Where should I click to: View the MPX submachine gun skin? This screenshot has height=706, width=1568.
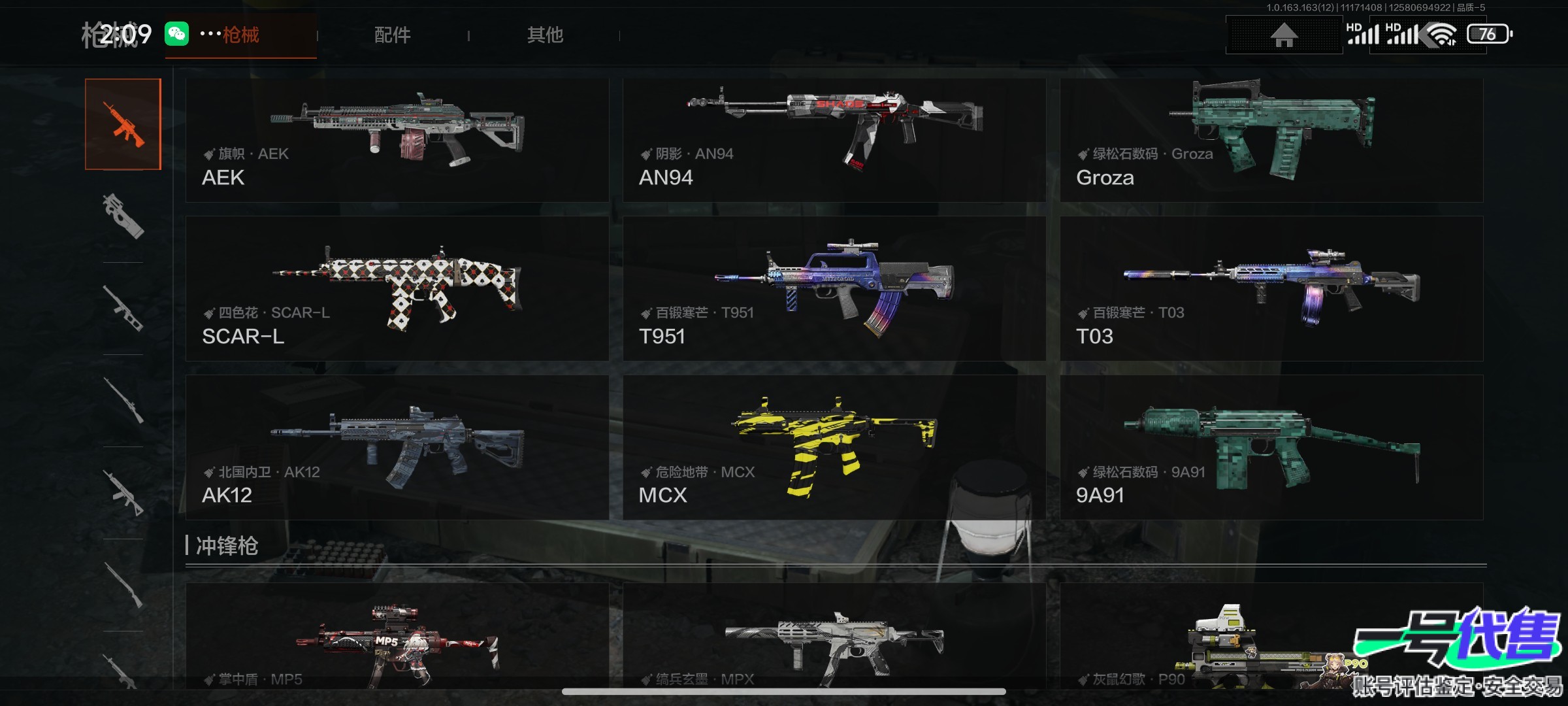[834, 637]
